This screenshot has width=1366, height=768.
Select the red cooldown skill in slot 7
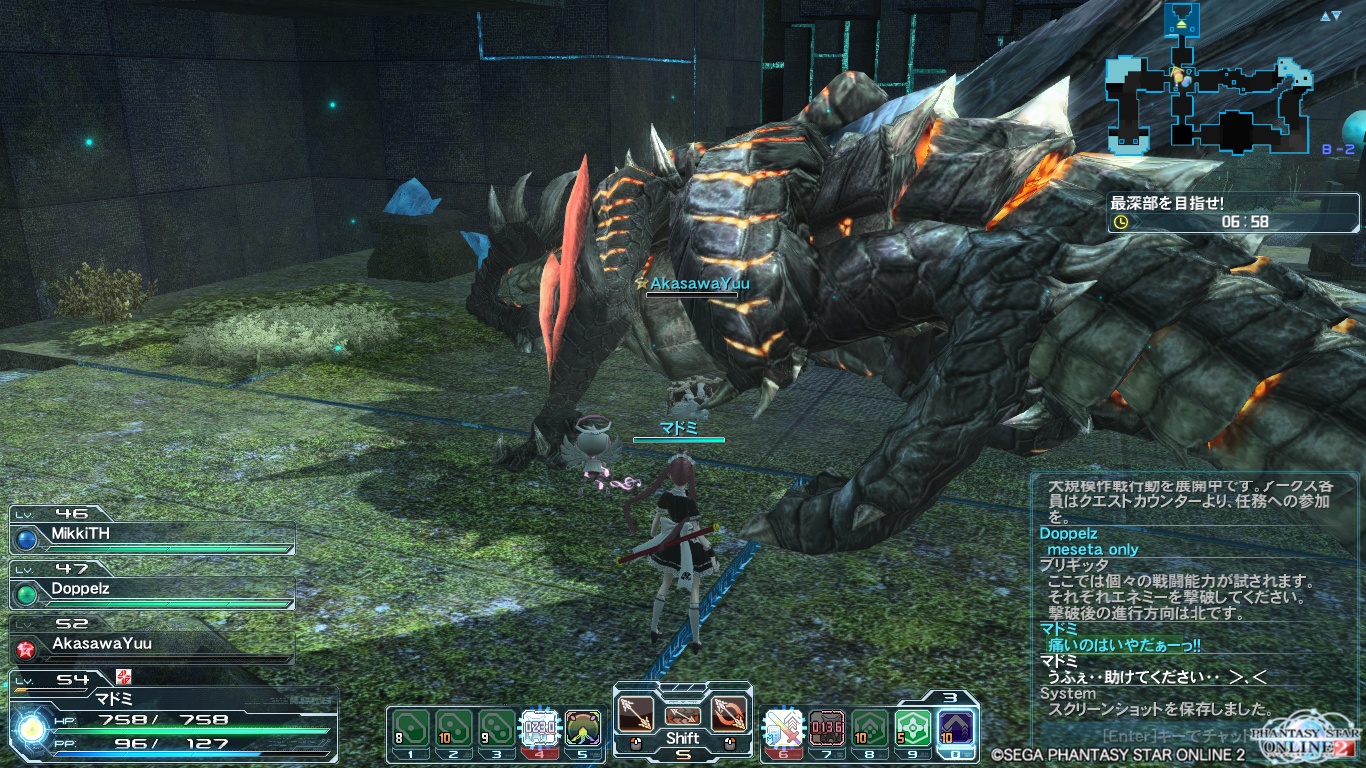coord(826,727)
